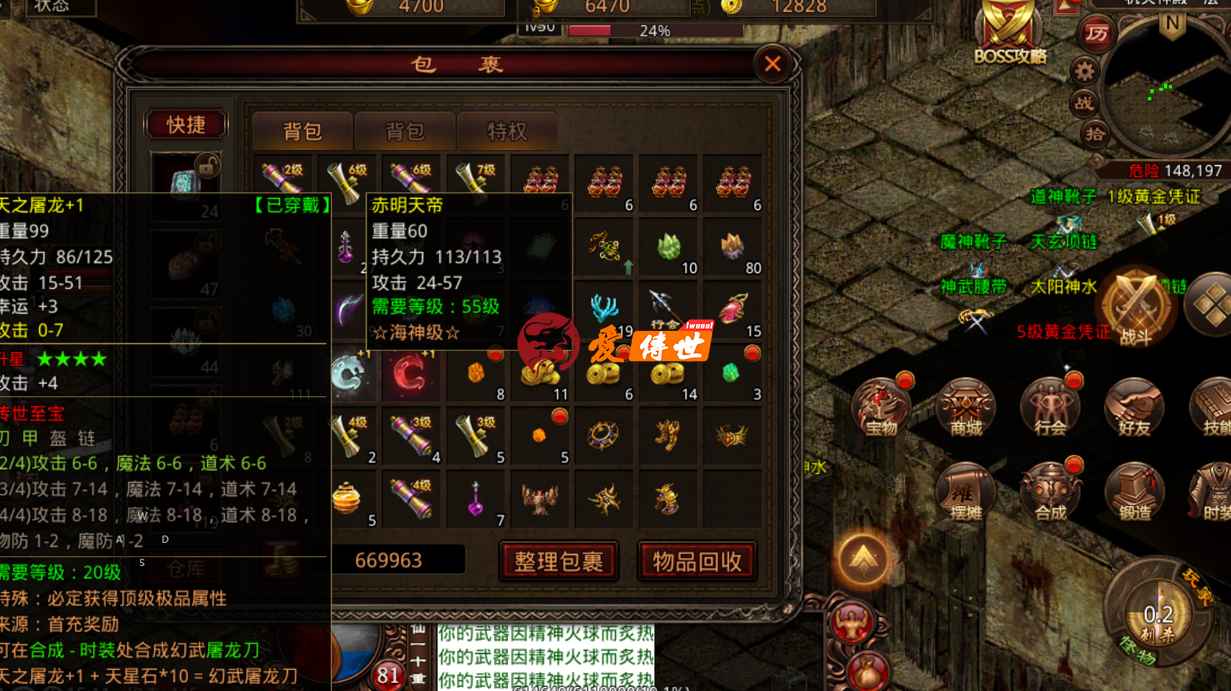1231x691 pixels.
Task: Open the 商城 shop
Action: pos(966,408)
